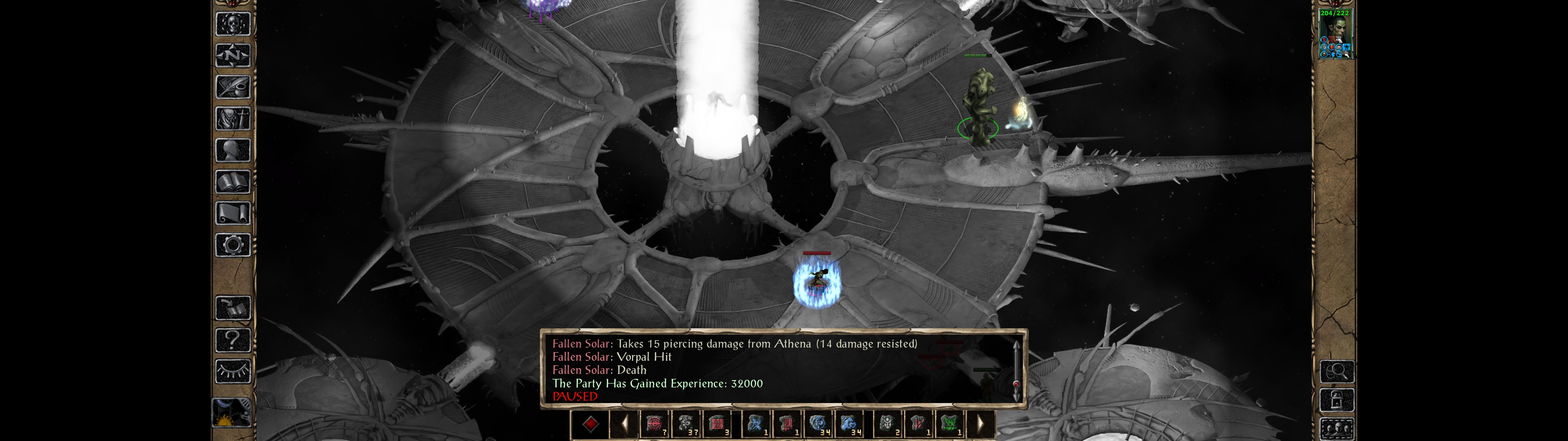This screenshot has height=441, width=1568.
Task: Open the mage spellbook icon
Action: coord(232,182)
